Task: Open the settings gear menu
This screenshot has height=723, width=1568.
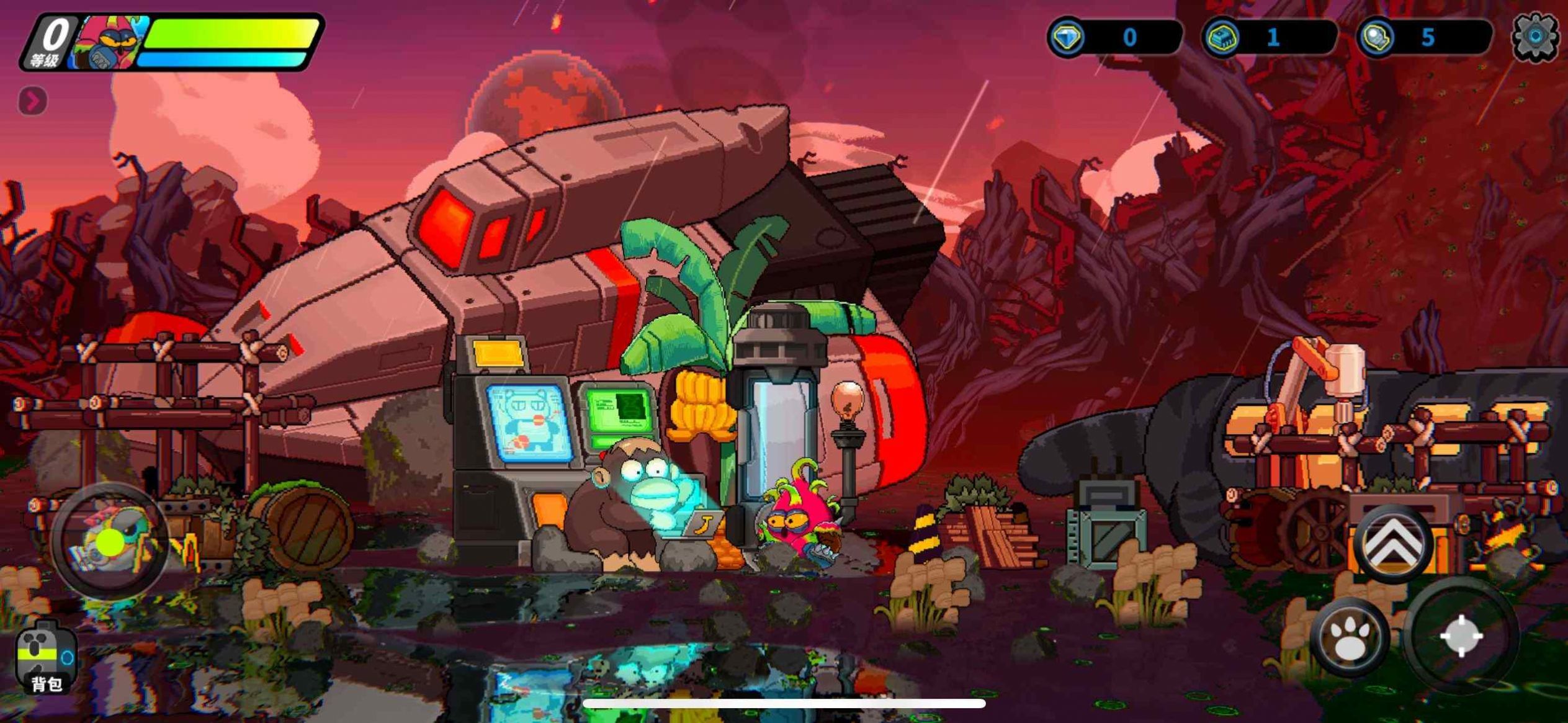Action: click(1534, 37)
